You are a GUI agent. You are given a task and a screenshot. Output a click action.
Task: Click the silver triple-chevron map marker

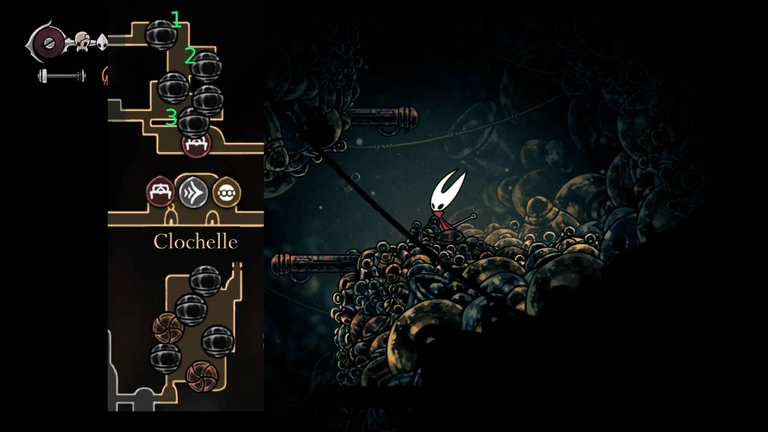[x=194, y=191]
